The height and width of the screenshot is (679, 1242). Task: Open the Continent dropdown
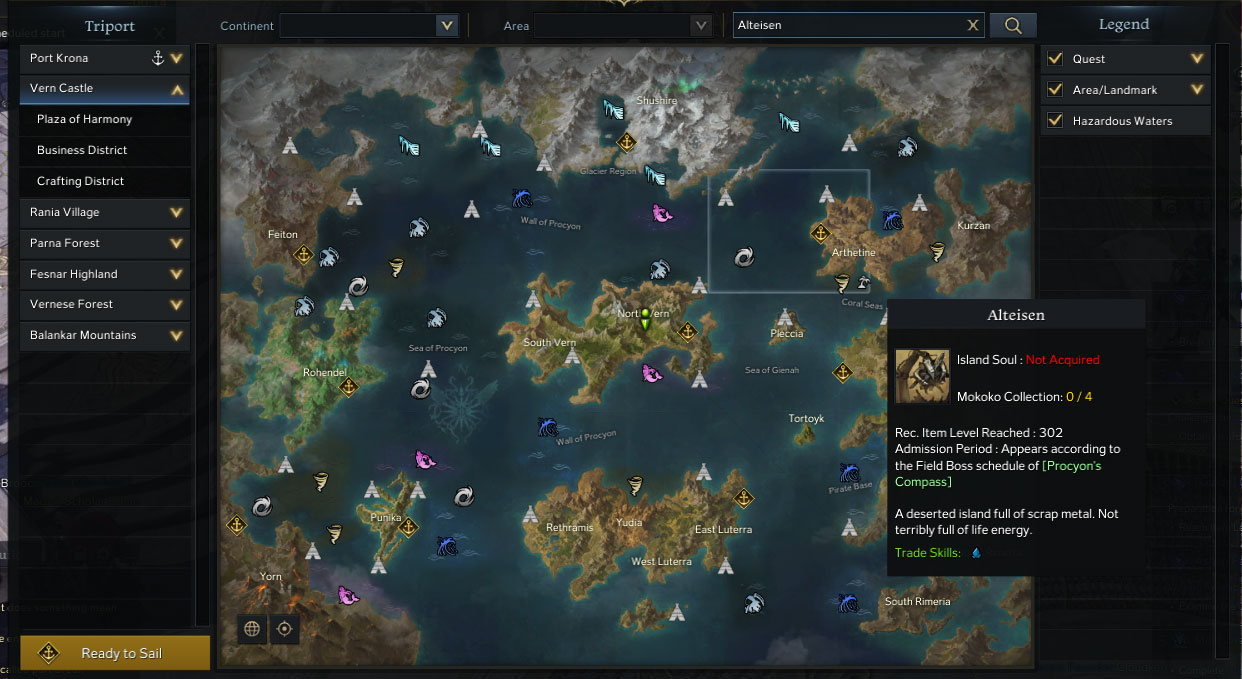(446, 26)
